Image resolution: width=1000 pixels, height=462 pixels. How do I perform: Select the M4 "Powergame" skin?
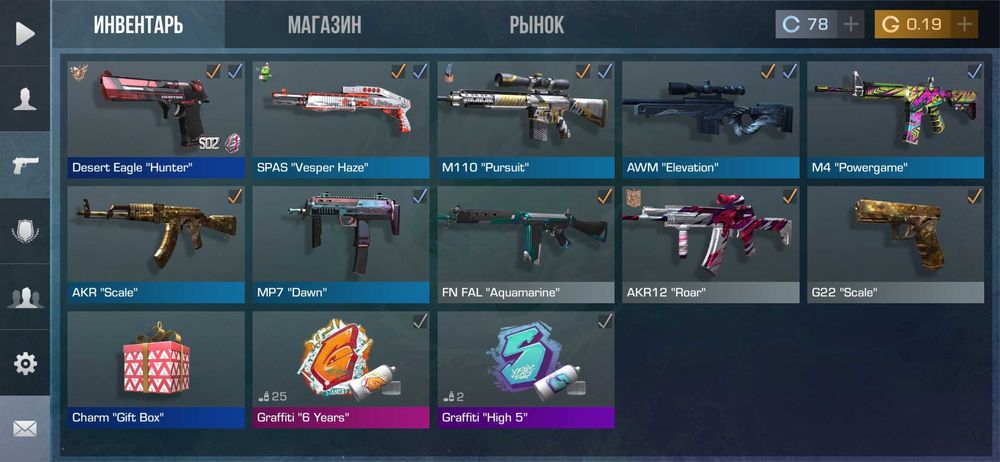click(896, 118)
